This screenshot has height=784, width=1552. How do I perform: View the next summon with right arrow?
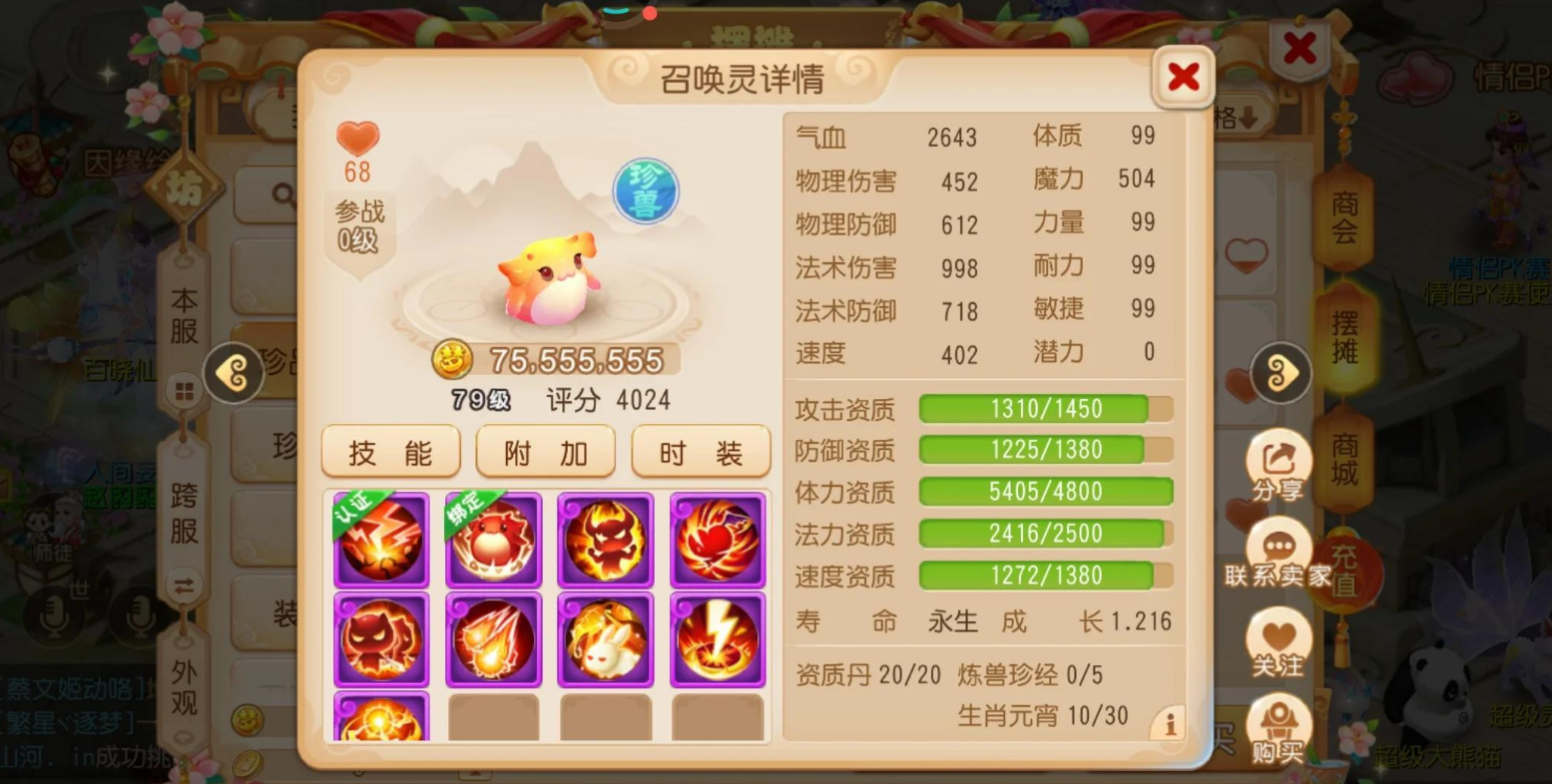[1281, 373]
